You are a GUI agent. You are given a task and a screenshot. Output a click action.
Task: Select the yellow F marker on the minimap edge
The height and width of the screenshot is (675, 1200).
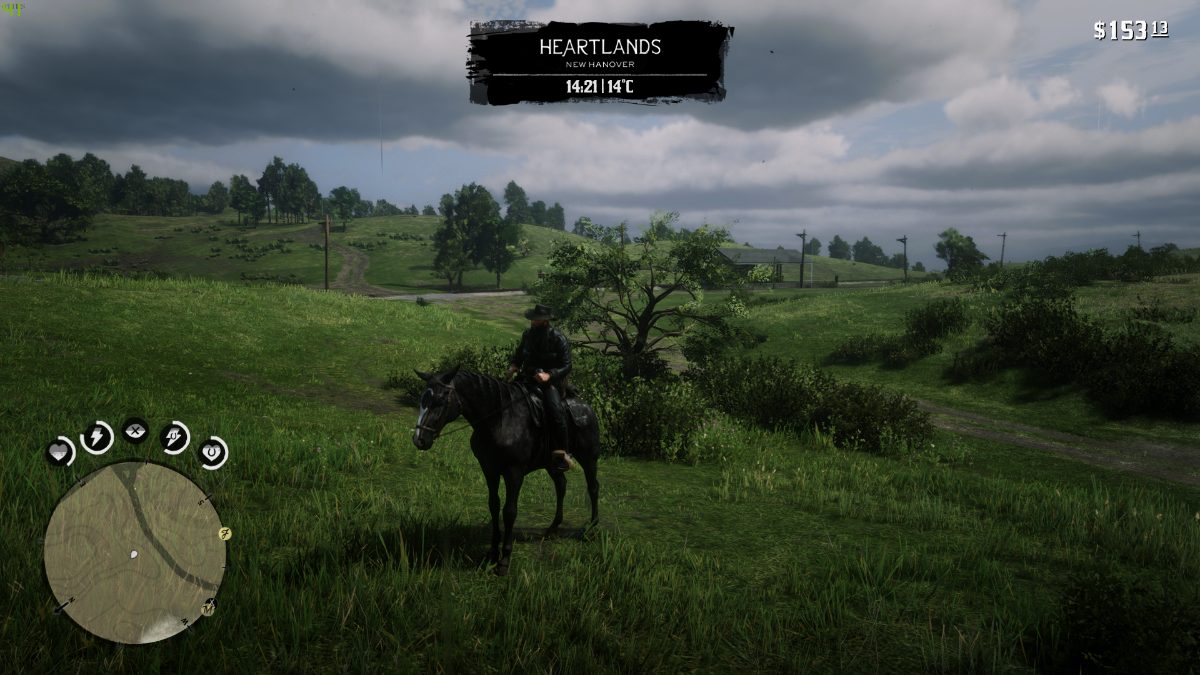tap(225, 534)
